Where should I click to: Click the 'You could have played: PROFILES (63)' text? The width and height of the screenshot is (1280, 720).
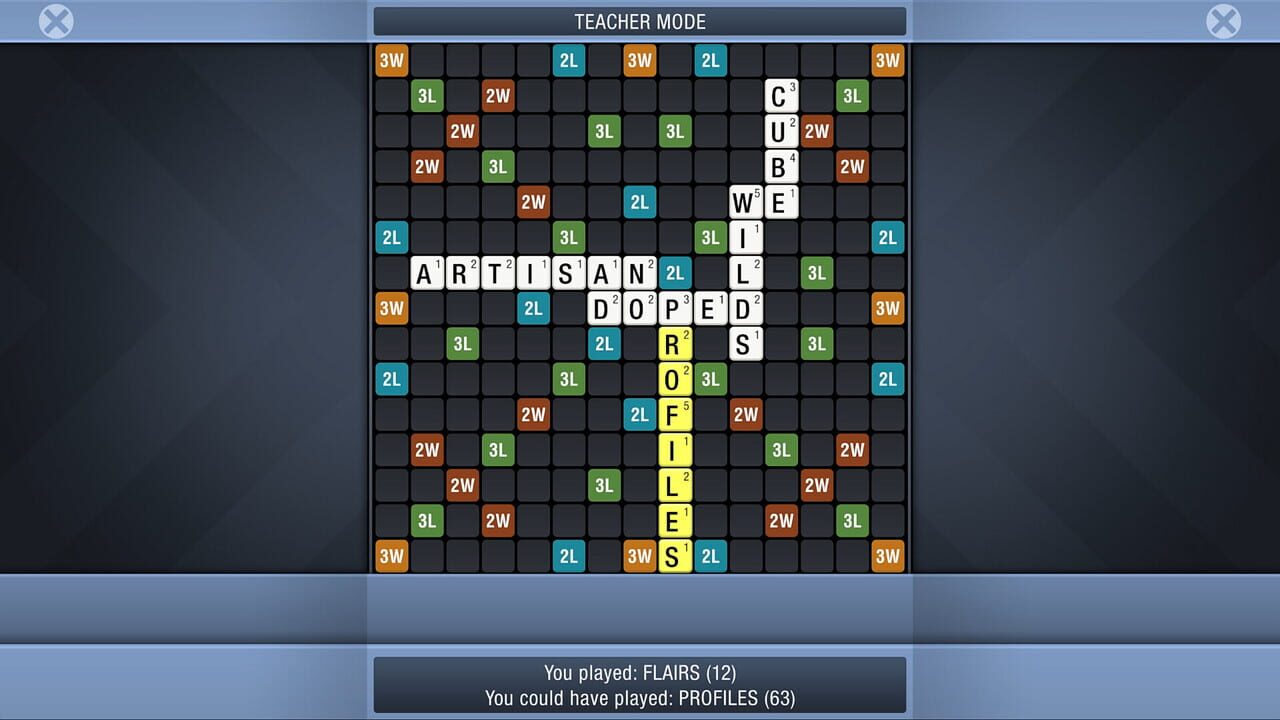[x=640, y=699]
